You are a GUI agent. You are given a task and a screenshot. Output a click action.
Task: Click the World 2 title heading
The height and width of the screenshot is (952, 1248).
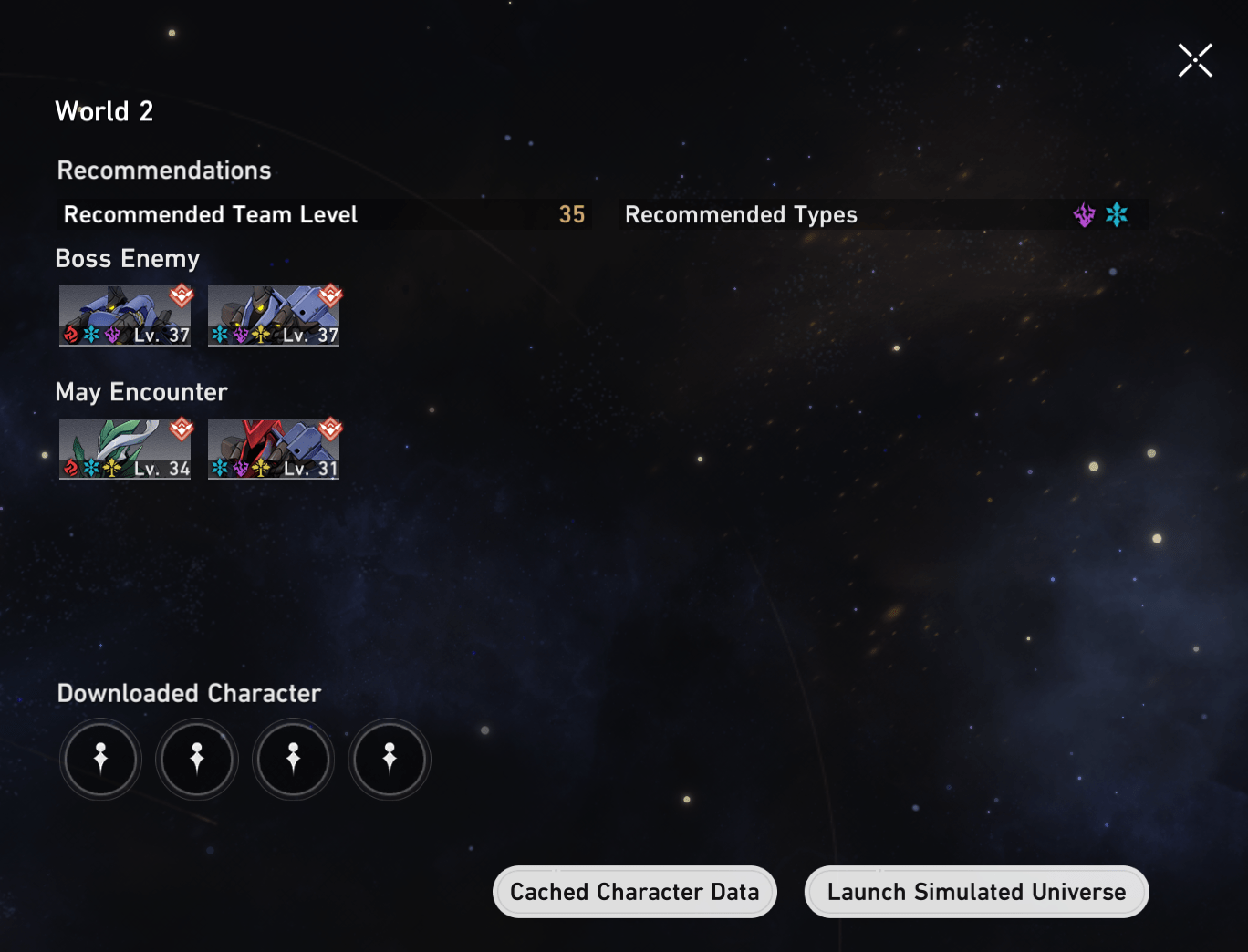pyautogui.click(x=105, y=111)
